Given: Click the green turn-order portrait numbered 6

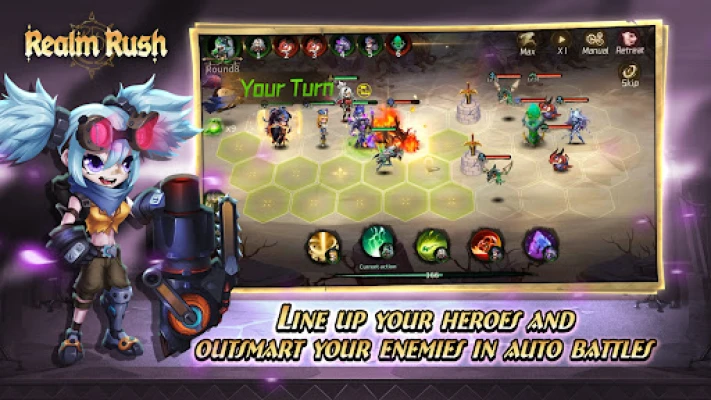Looking at the screenshot, I should click(x=399, y=46).
